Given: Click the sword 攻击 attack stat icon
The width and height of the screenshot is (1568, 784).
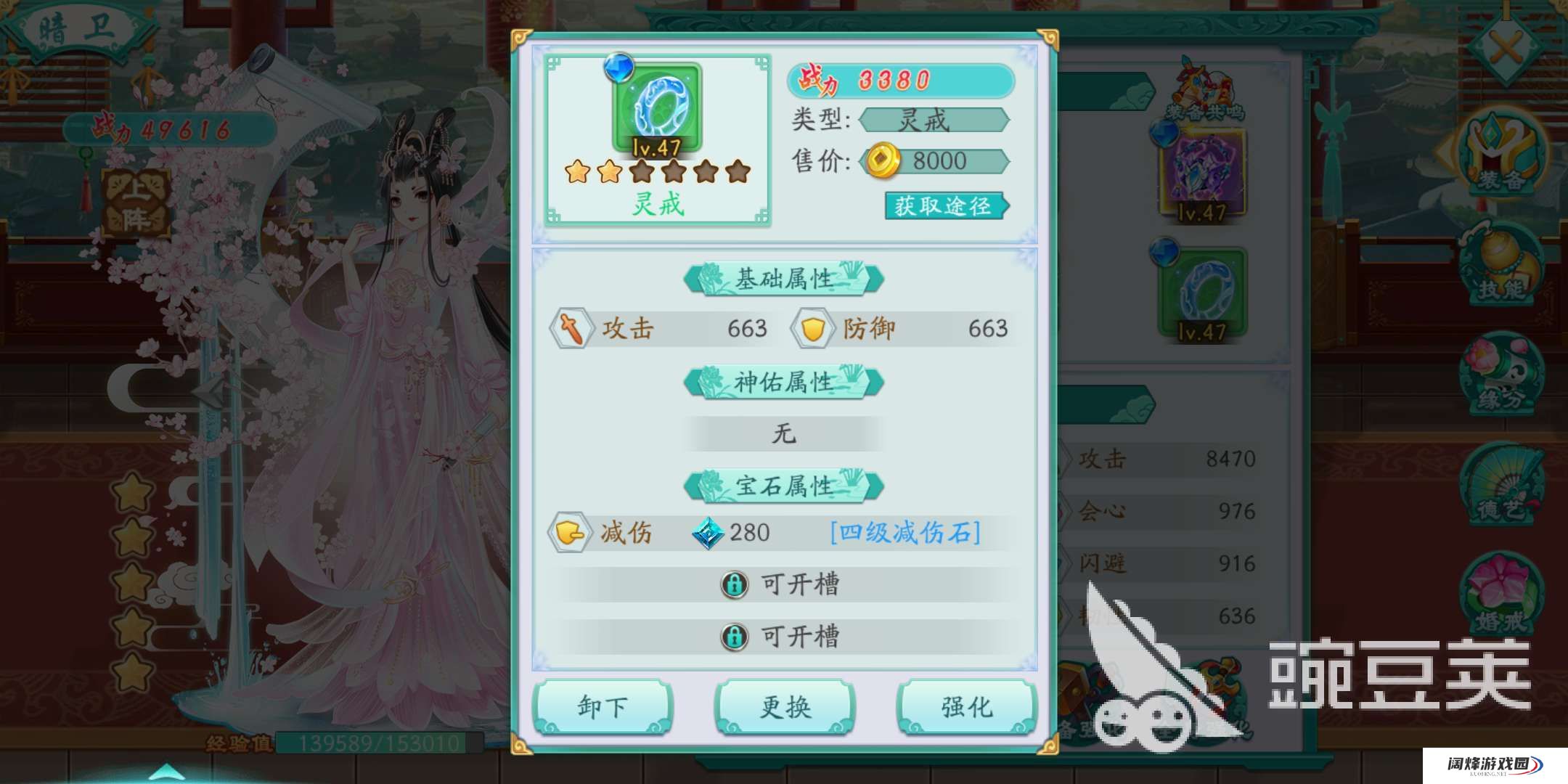Looking at the screenshot, I should point(573,328).
